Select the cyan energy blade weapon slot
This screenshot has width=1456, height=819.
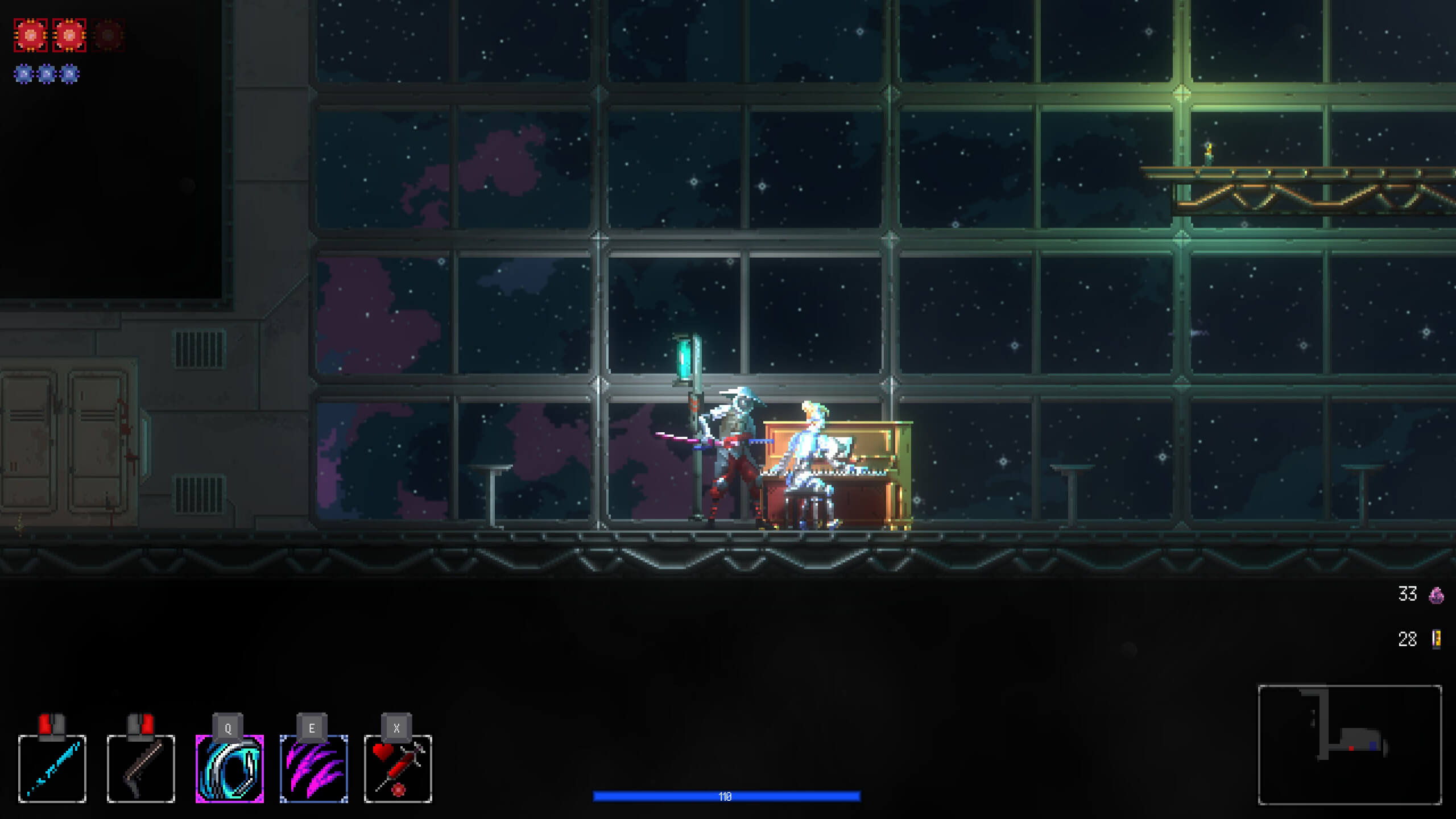(52, 768)
